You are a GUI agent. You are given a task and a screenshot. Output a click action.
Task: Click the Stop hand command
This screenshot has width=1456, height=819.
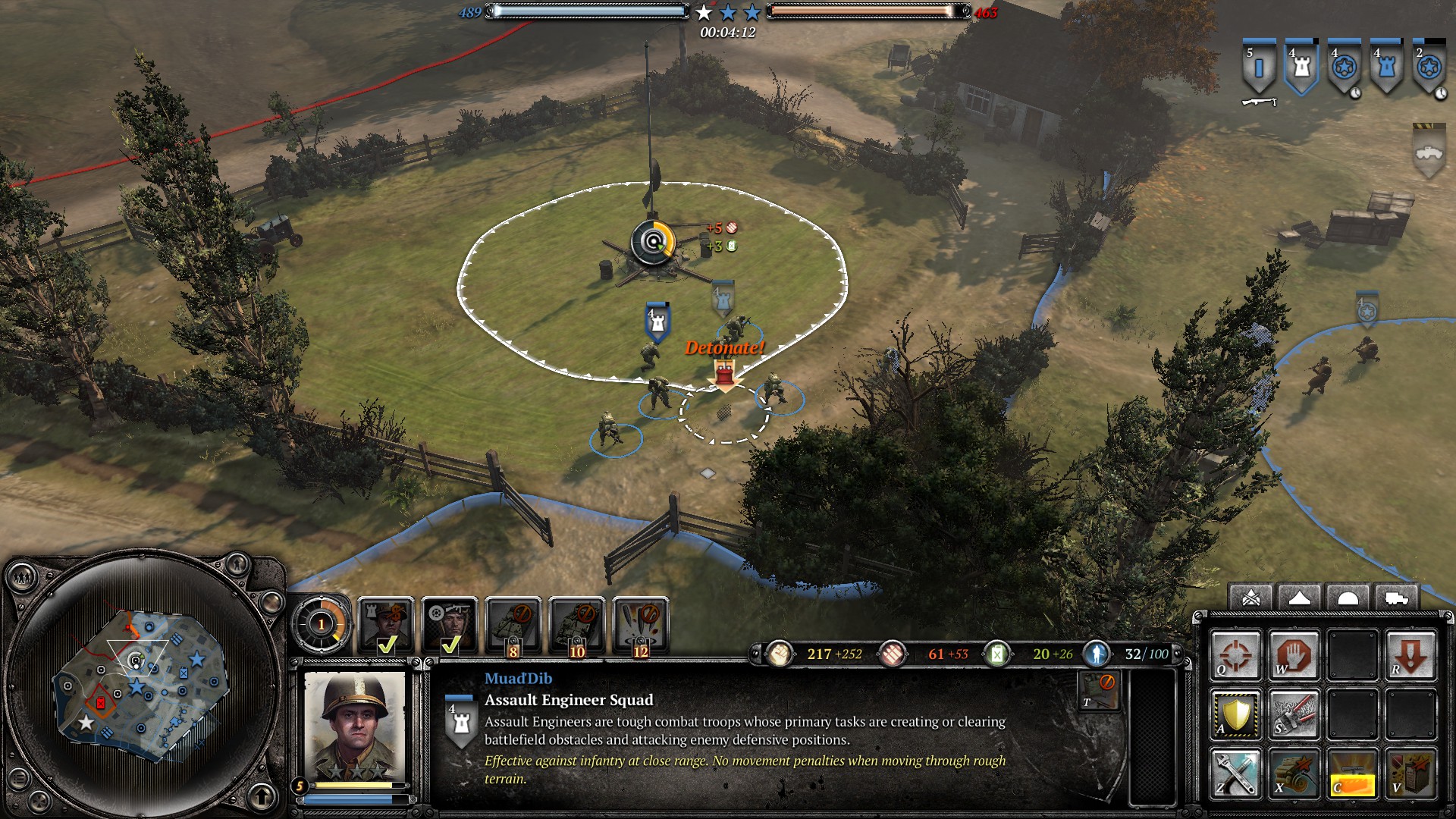pyautogui.click(x=1294, y=655)
